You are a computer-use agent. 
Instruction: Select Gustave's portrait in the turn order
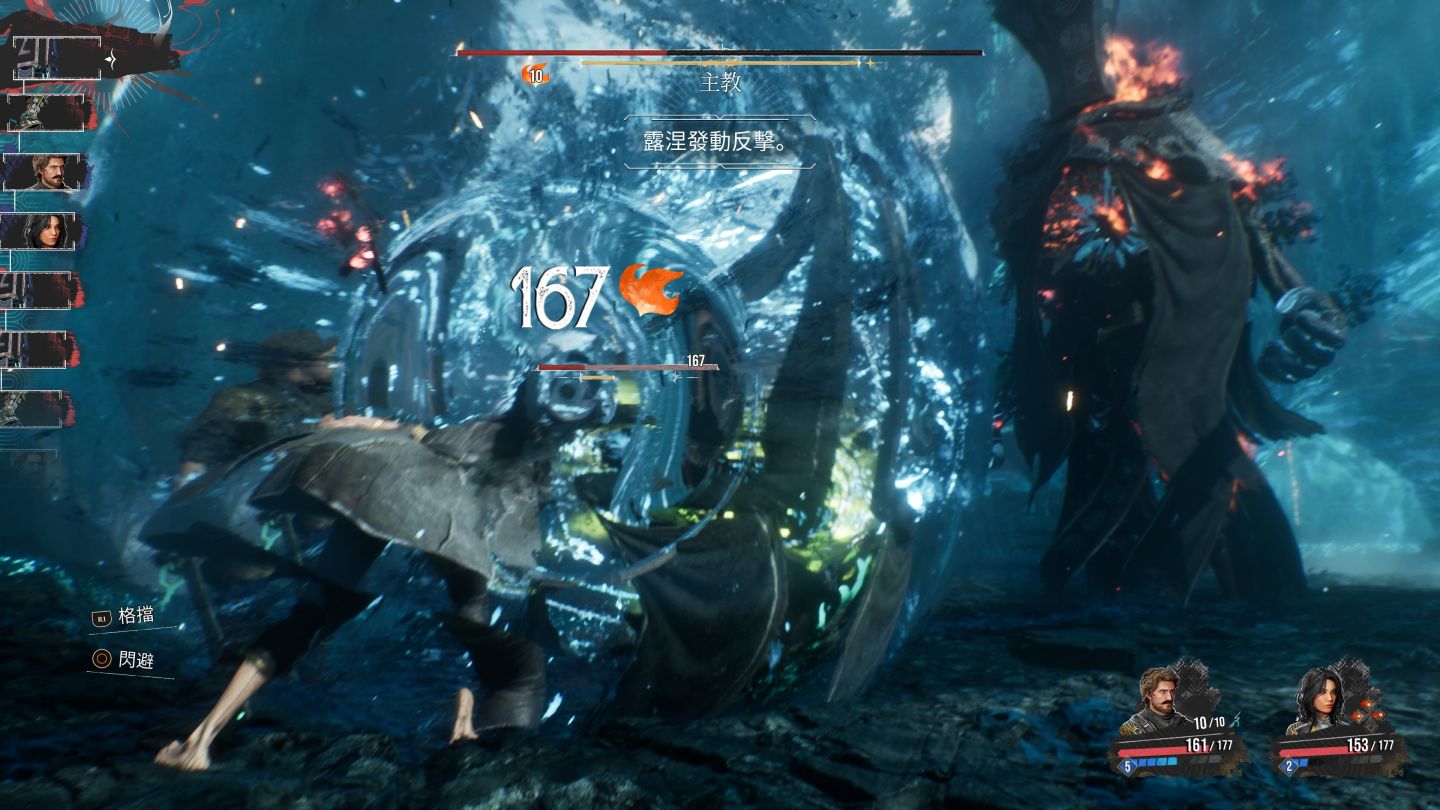46,172
